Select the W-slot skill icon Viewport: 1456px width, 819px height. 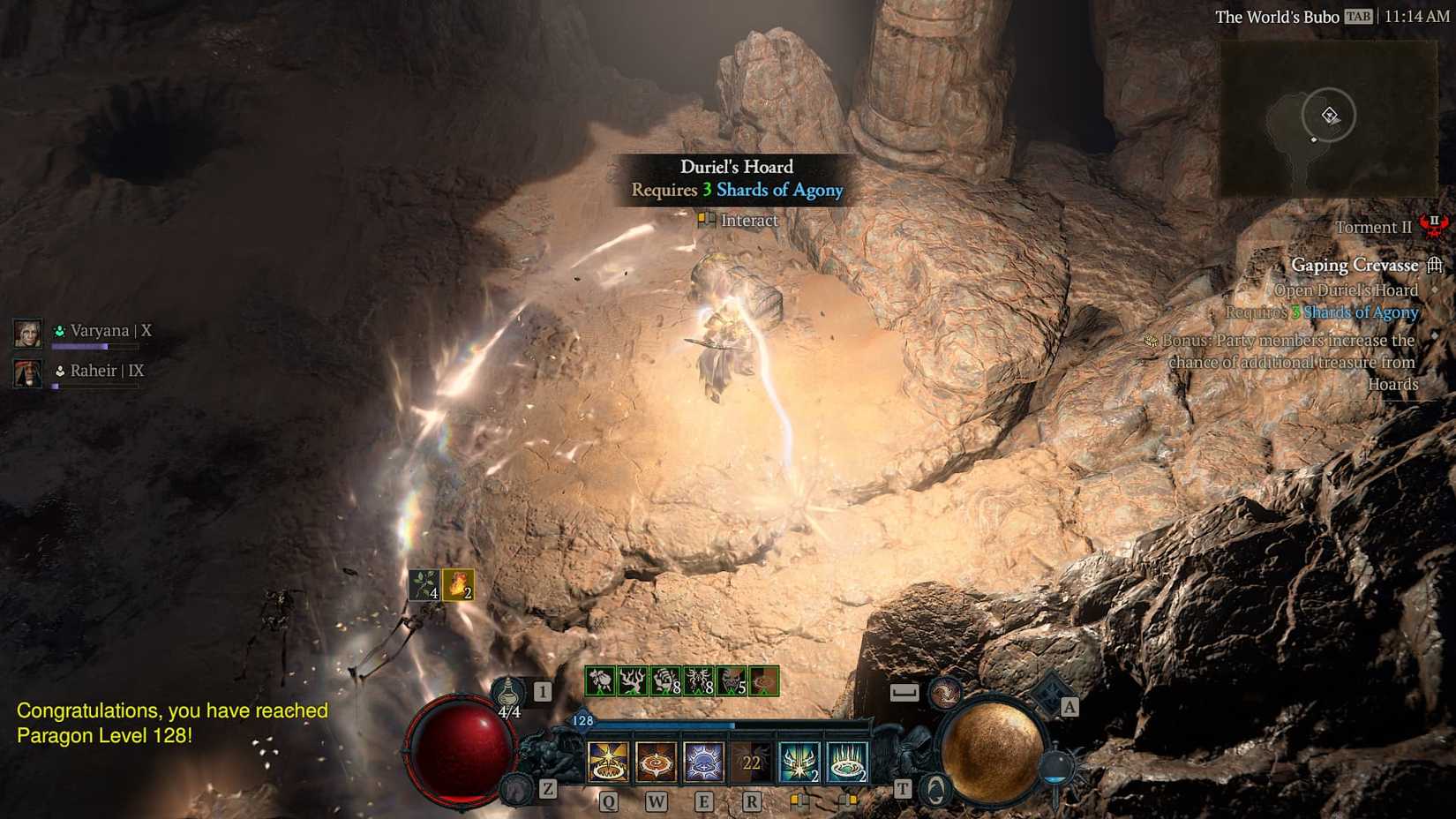coord(655,761)
